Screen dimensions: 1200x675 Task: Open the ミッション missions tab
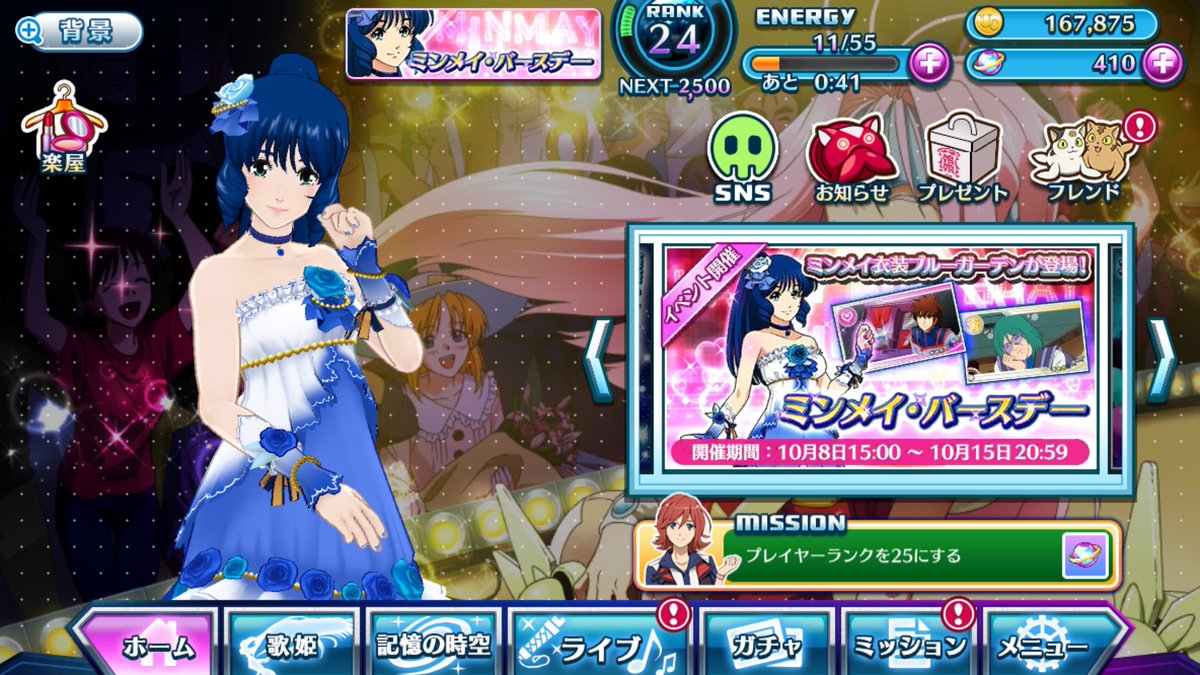[x=908, y=643]
